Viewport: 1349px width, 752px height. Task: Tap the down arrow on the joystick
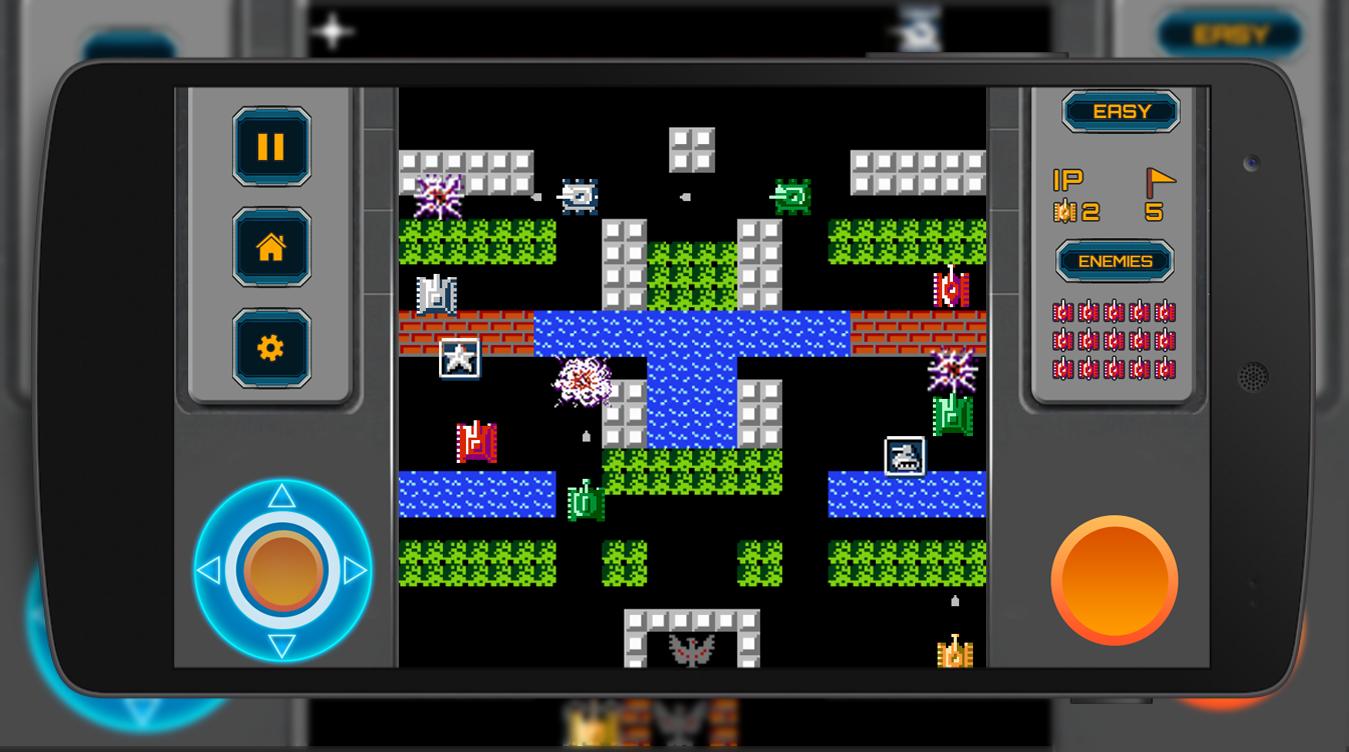[x=282, y=645]
